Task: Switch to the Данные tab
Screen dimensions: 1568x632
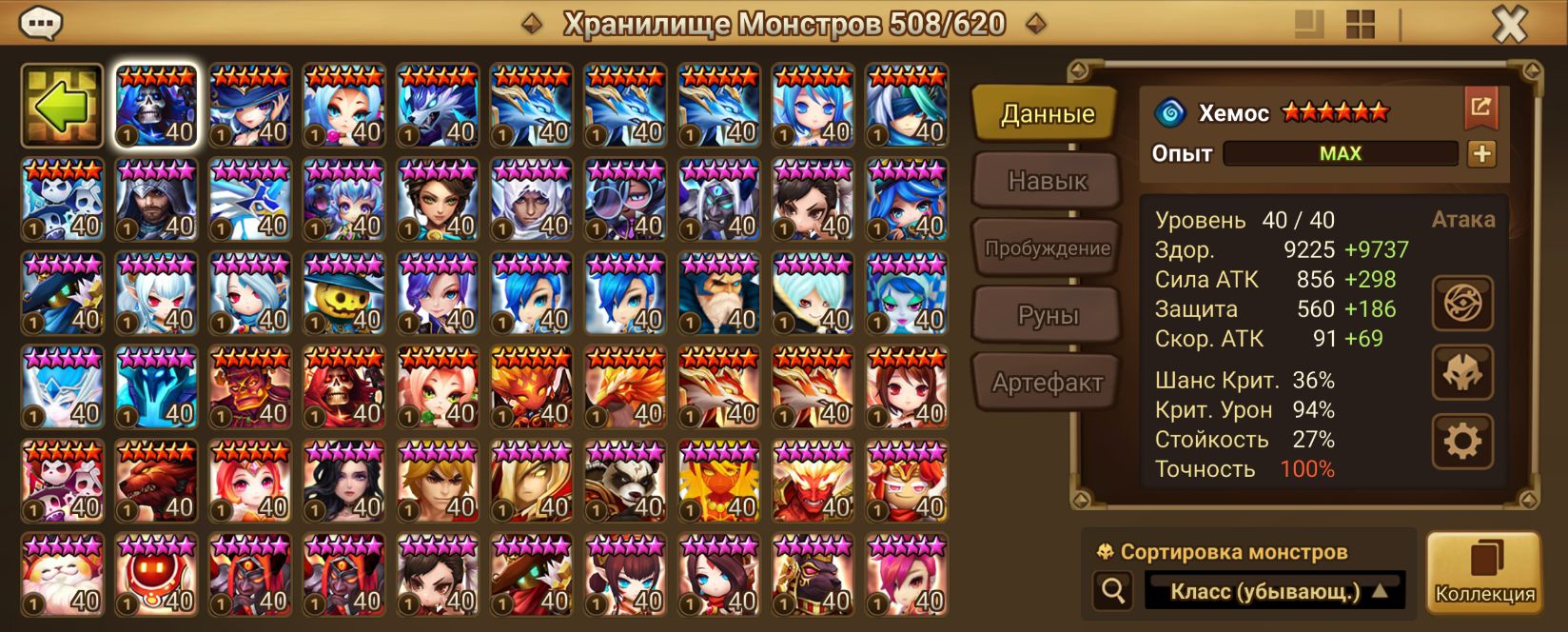Action: [1047, 114]
